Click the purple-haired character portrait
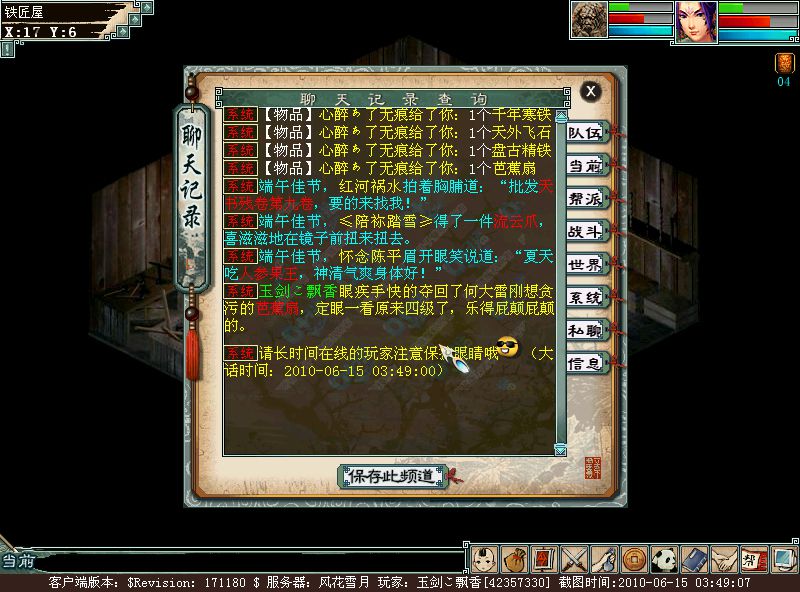800x592 pixels. pyautogui.click(x=696, y=21)
